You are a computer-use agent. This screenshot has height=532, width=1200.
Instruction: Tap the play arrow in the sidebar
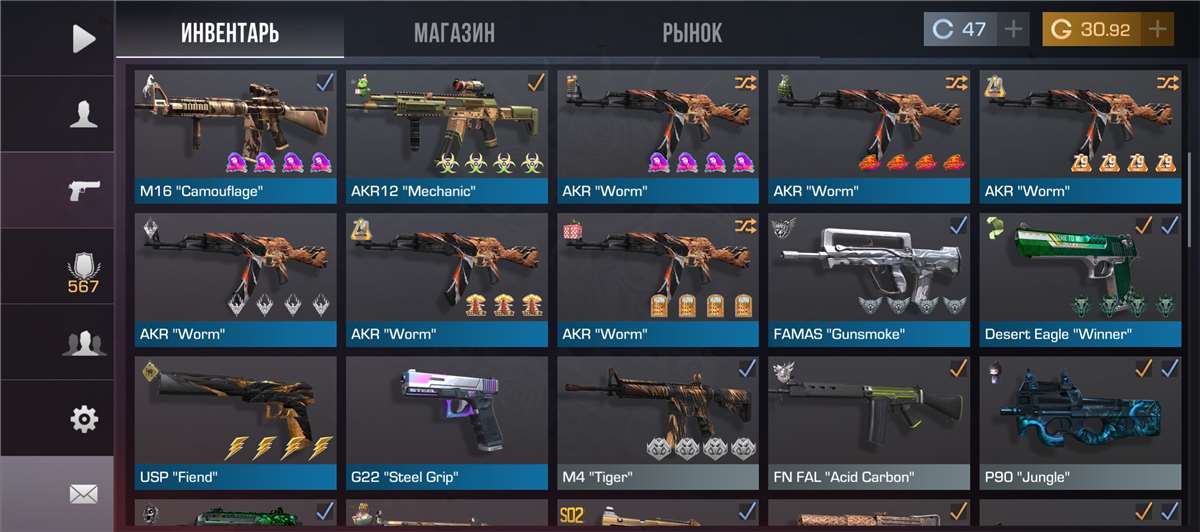(84, 39)
